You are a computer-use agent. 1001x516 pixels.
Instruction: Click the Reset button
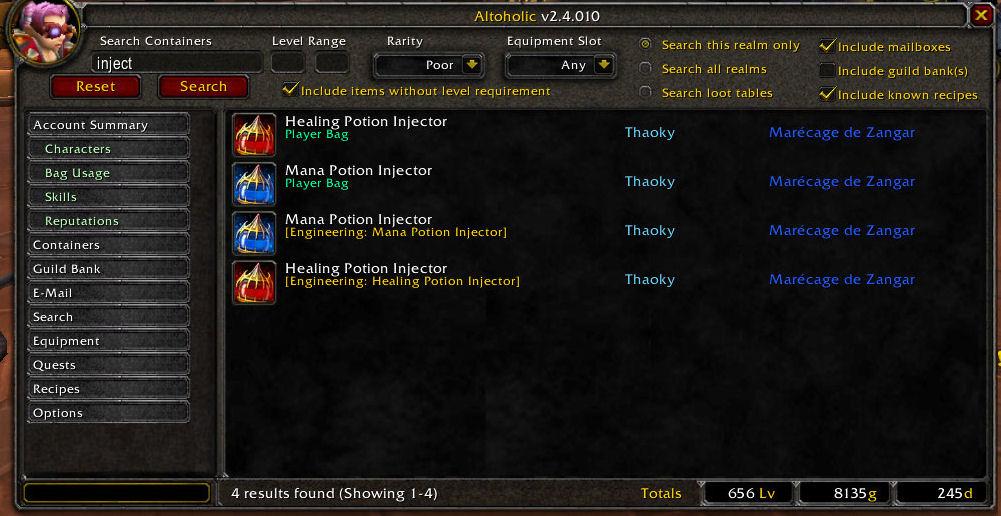pyautogui.click(x=96, y=87)
